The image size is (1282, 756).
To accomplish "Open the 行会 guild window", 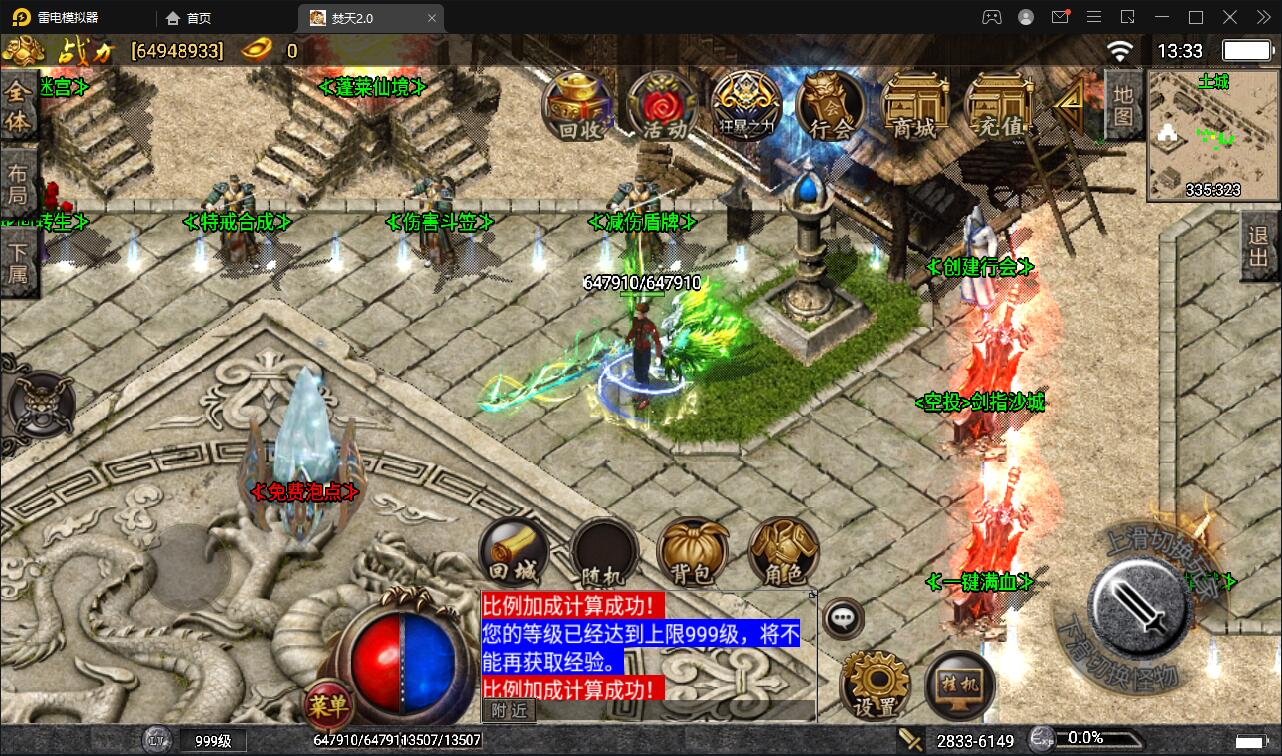I will [828, 105].
